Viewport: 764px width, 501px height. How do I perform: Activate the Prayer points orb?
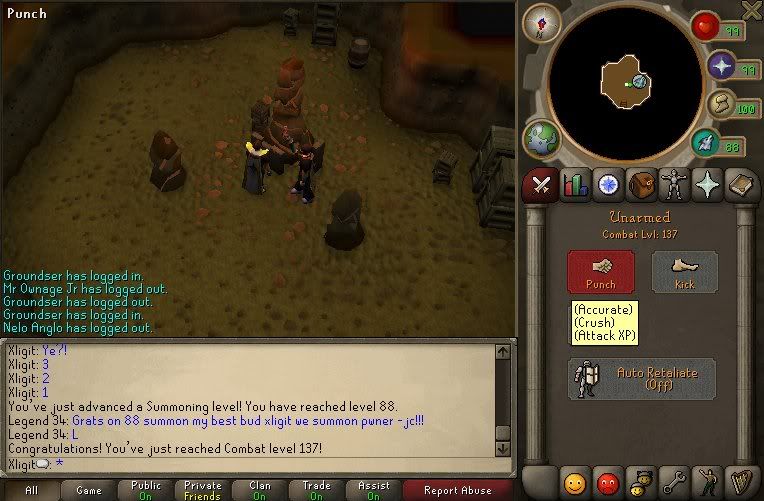click(722, 66)
